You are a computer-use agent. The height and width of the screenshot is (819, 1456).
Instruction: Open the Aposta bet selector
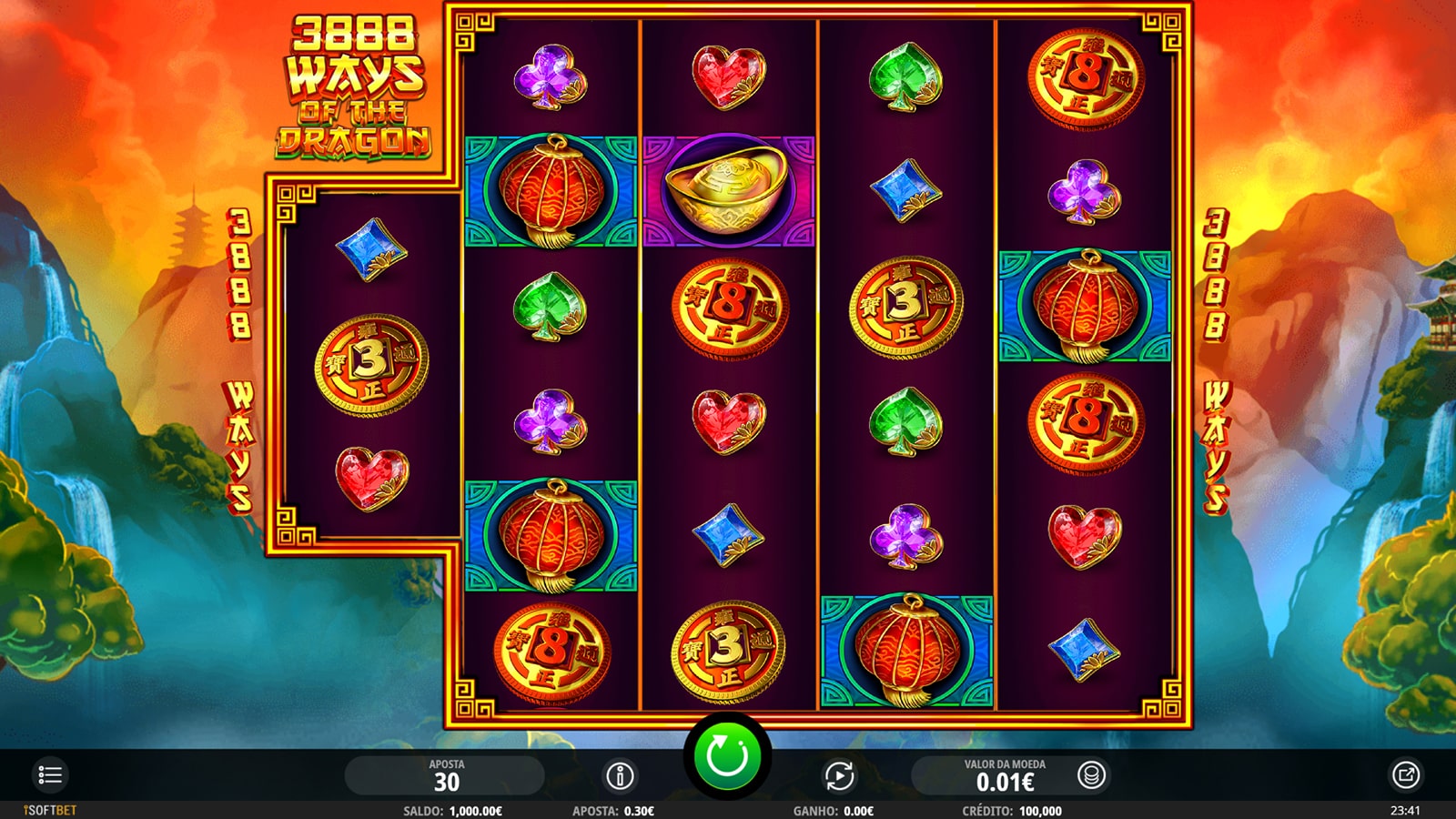click(446, 775)
